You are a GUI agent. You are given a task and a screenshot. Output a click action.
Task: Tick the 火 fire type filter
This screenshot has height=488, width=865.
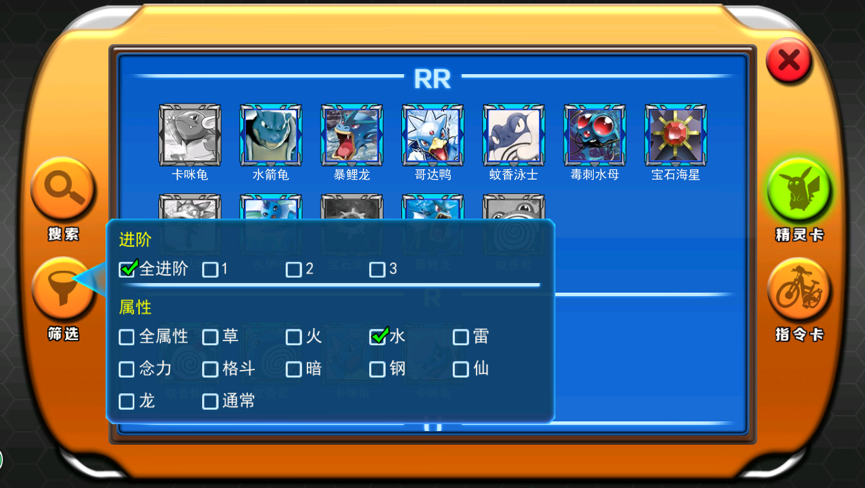tap(293, 337)
